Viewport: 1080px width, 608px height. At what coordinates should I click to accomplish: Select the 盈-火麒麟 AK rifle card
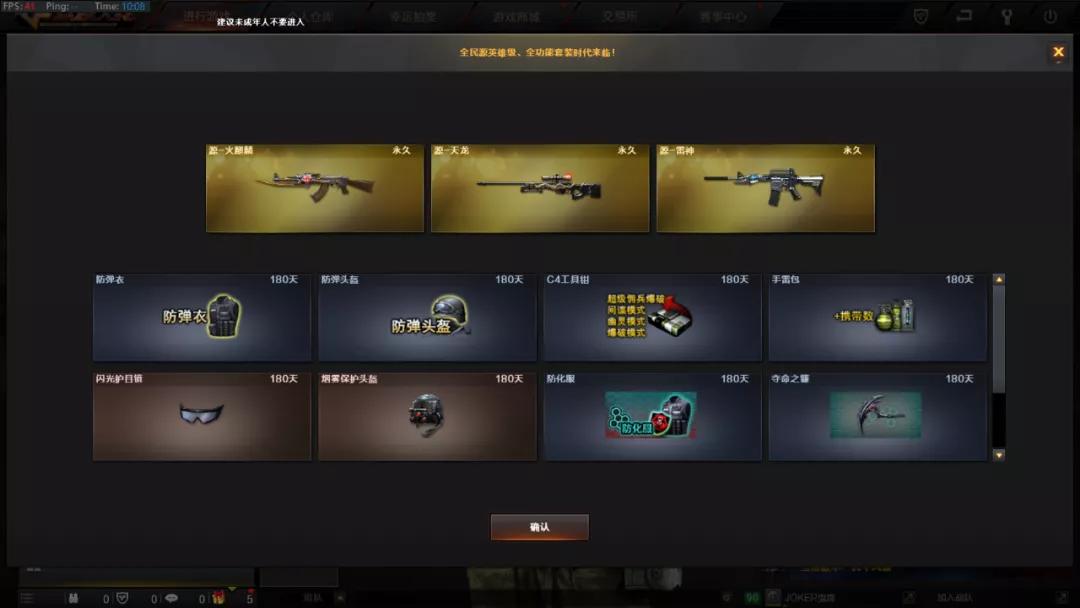pyautogui.click(x=315, y=188)
